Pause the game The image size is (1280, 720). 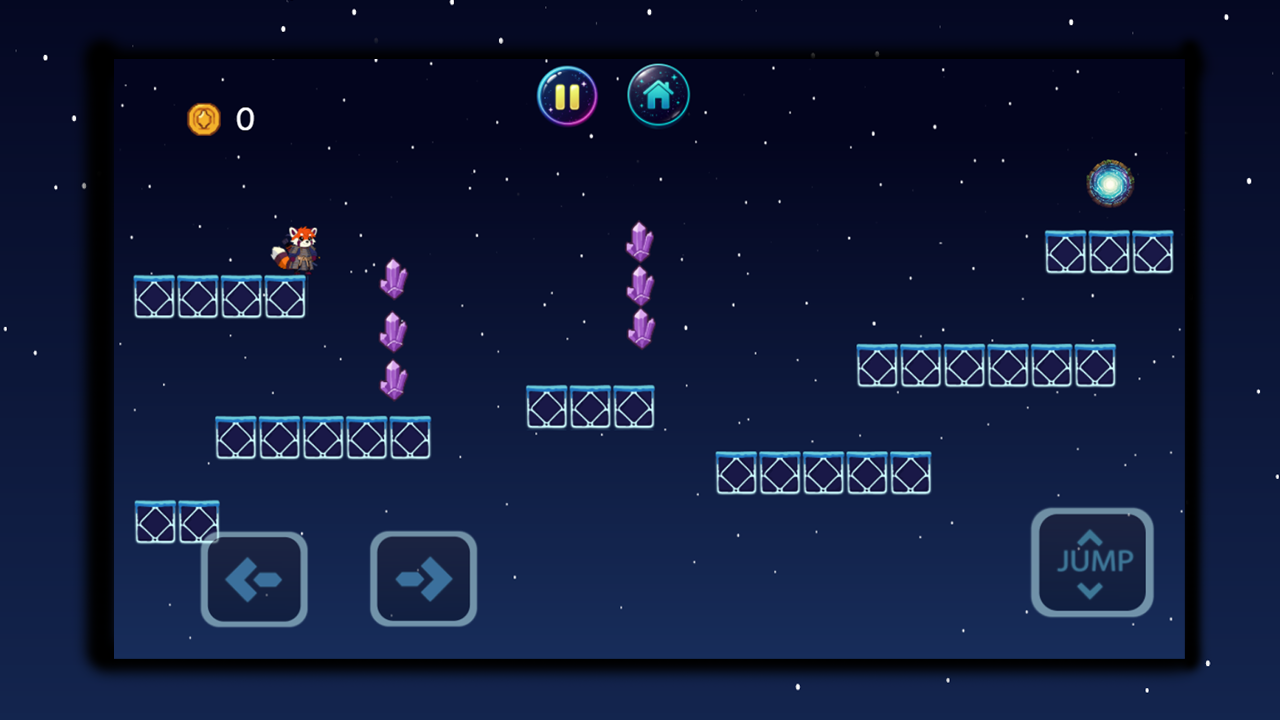[x=567, y=95]
